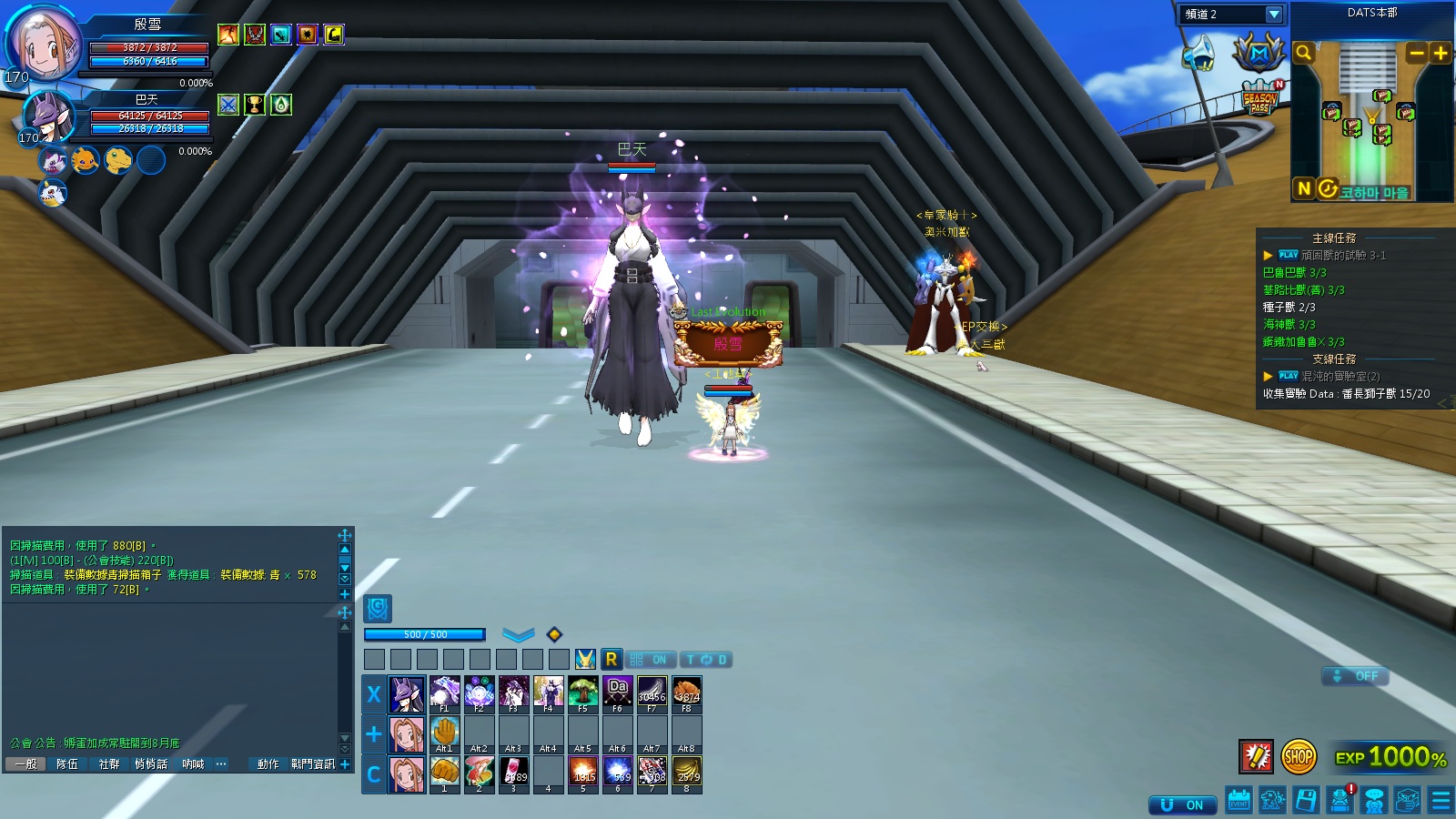Open the Season Pass icon
Viewport: 1456px width, 819px height.
pyautogui.click(x=1260, y=98)
